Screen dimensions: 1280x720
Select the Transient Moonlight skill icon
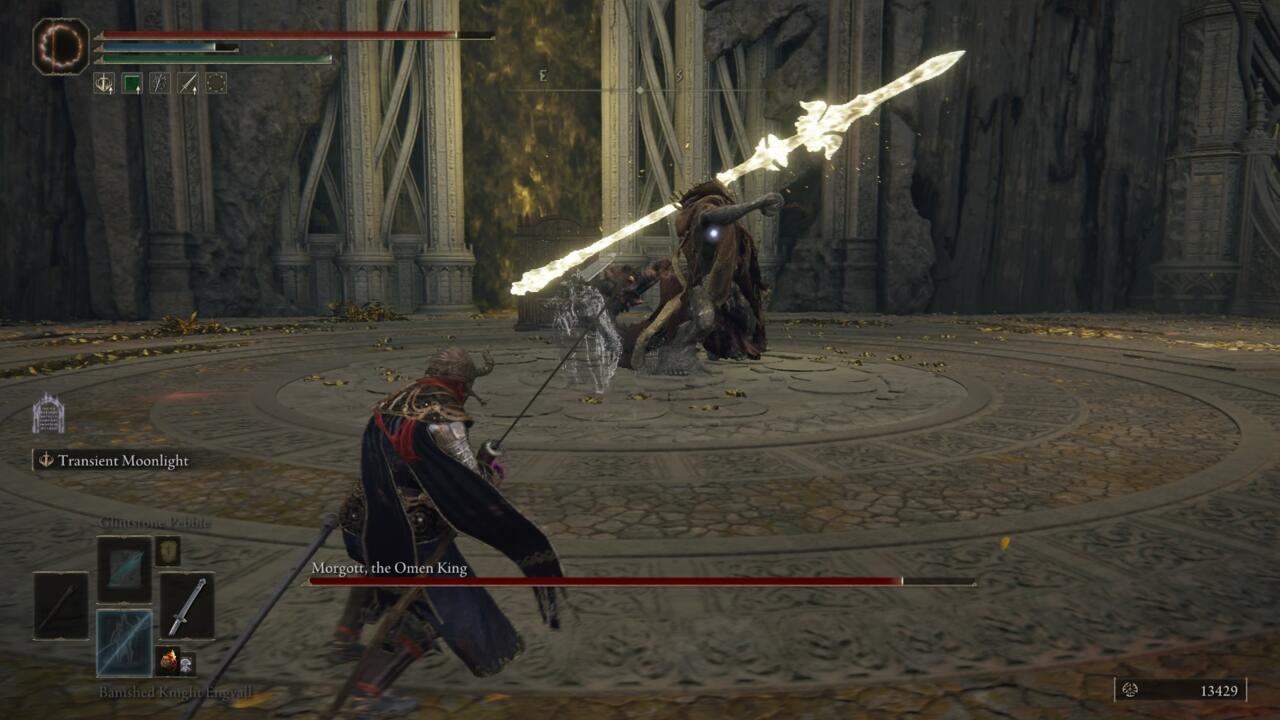(44, 461)
